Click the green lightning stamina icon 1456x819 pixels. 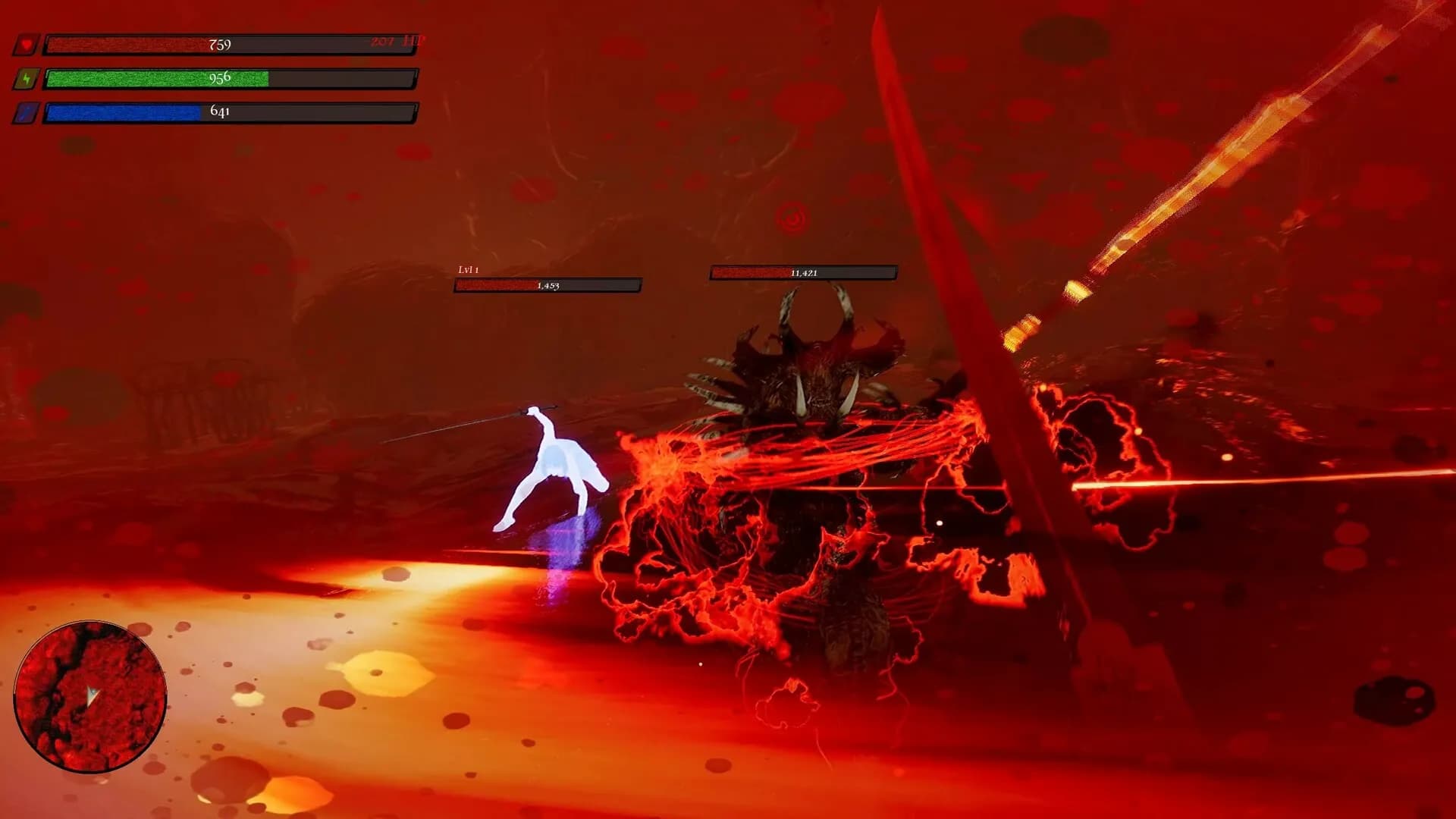pos(27,79)
